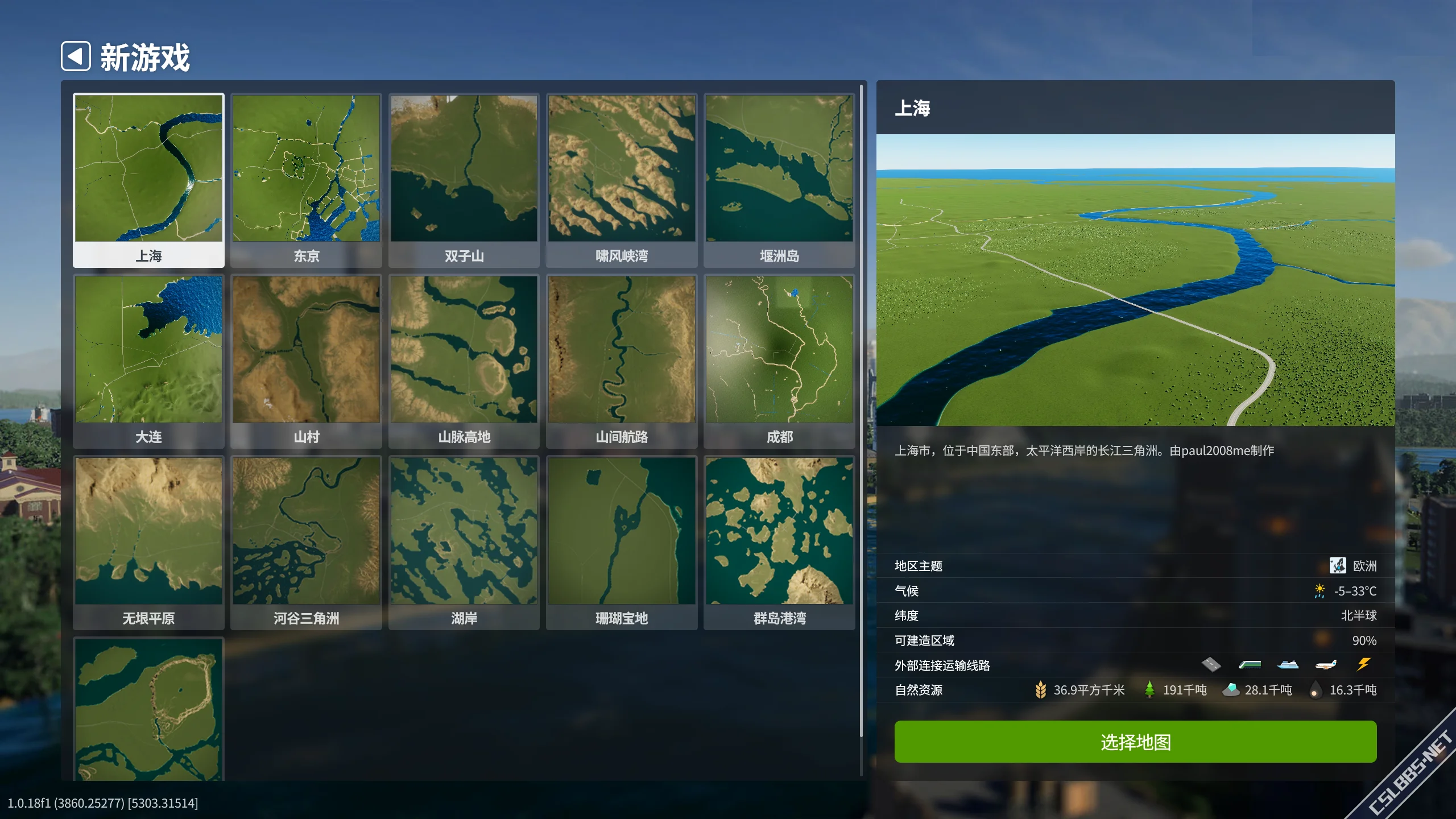Image resolution: width=1456 pixels, height=819 pixels.
Task: Confirm with the green 选择地图 button
Action: 1135,742
